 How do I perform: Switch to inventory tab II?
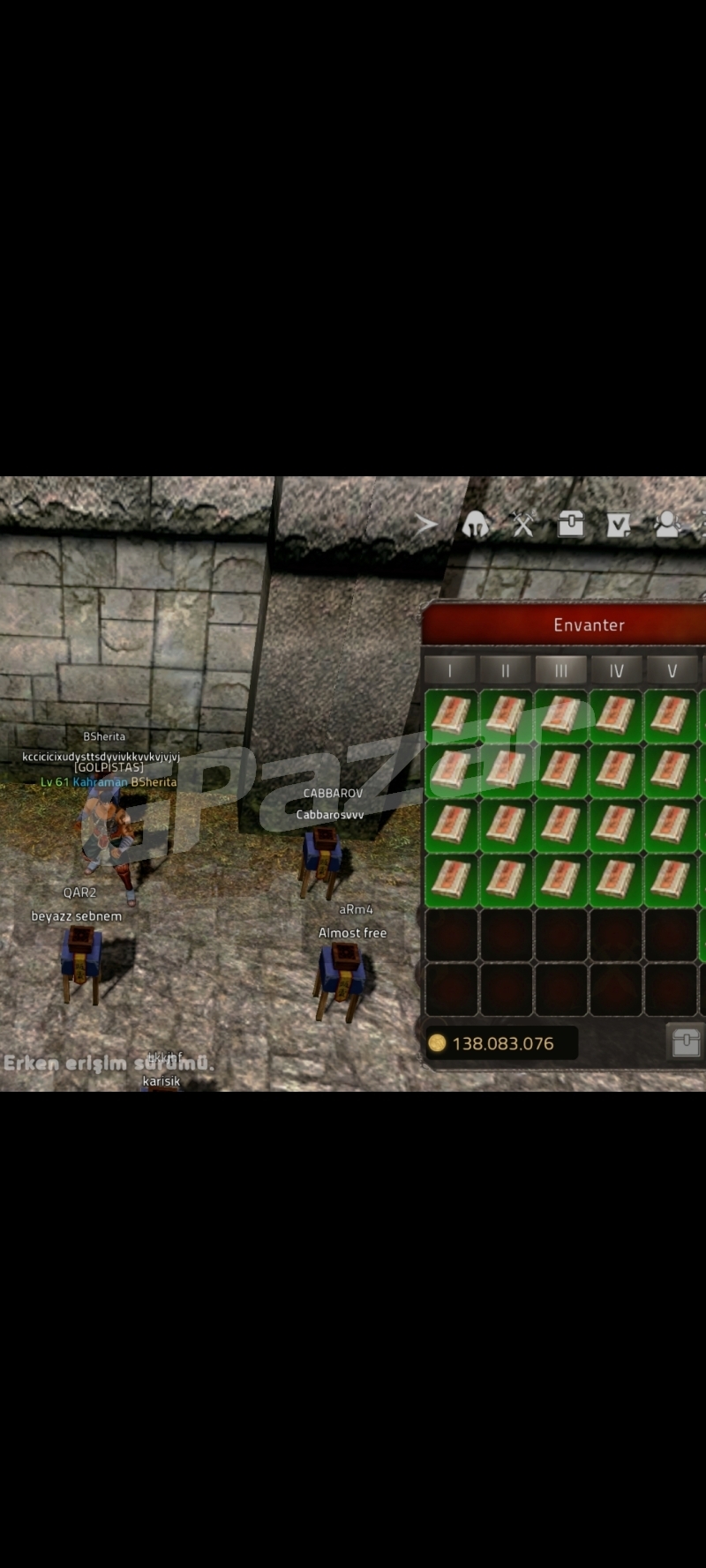click(x=506, y=671)
